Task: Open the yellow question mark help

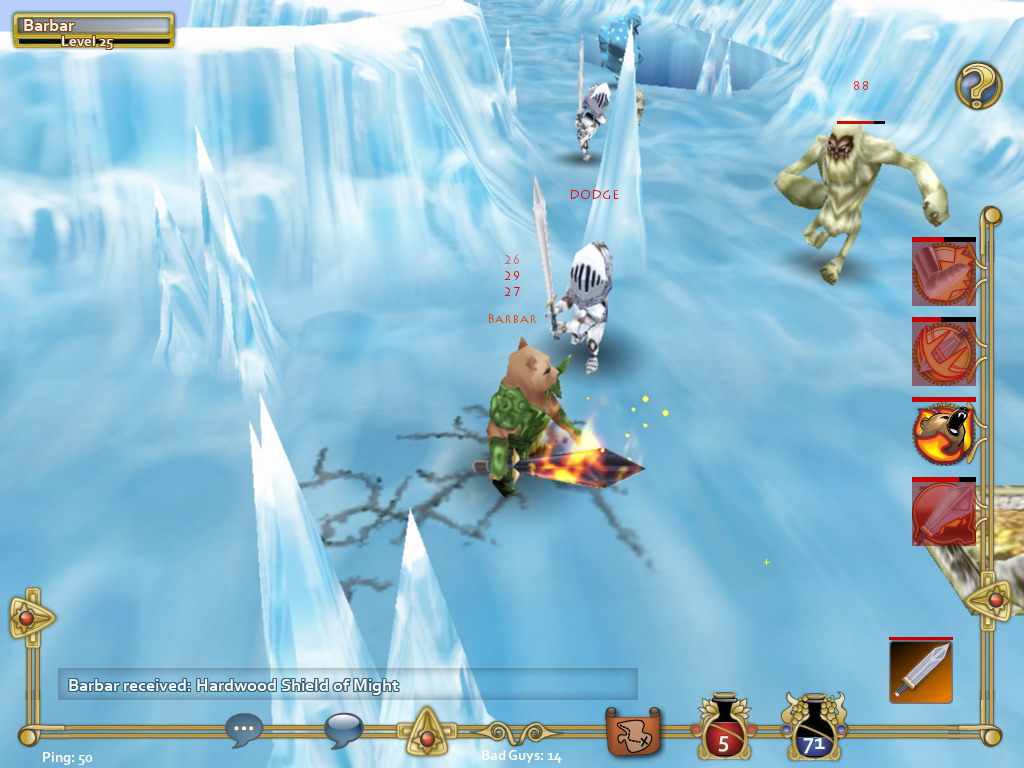Action: click(978, 86)
